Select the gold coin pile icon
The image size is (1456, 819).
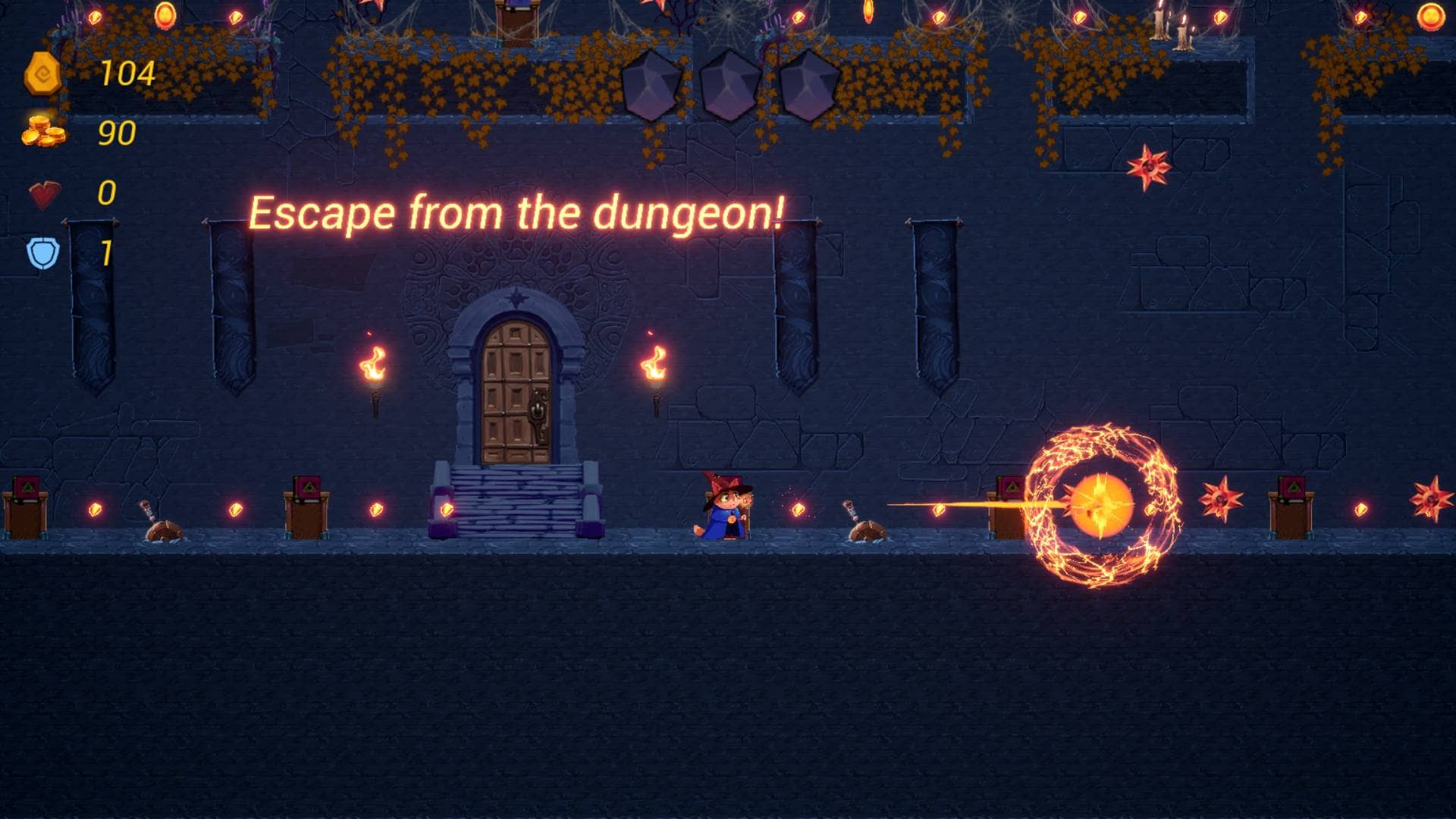43,132
